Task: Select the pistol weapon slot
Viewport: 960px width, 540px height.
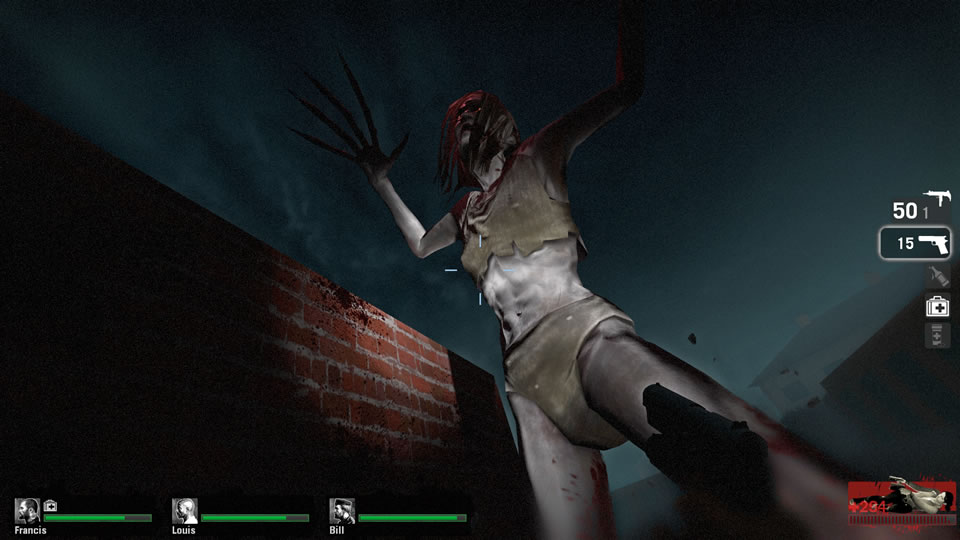Action: (915, 243)
